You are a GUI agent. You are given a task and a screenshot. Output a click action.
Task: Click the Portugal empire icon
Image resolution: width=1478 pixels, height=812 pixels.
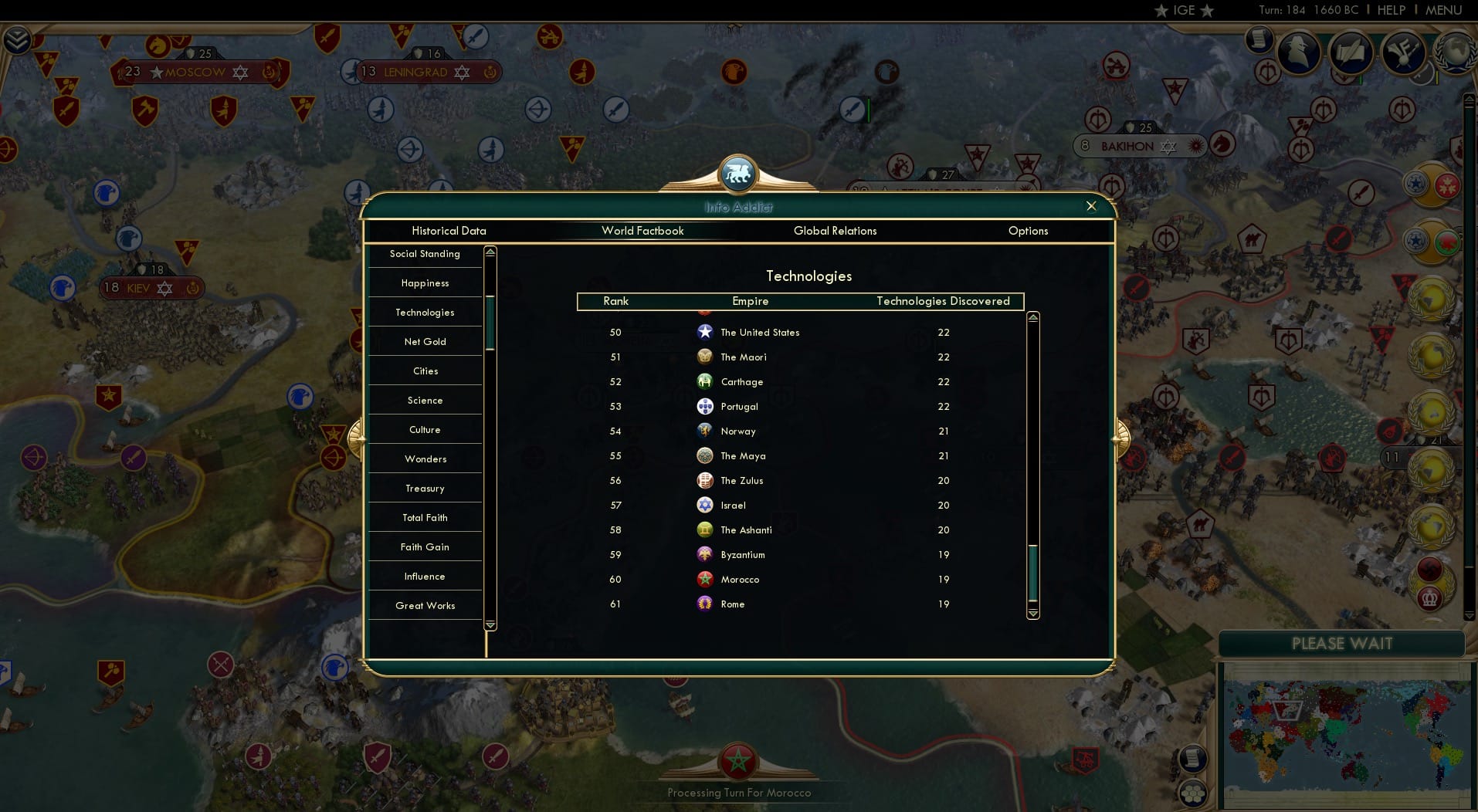tap(705, 406)
